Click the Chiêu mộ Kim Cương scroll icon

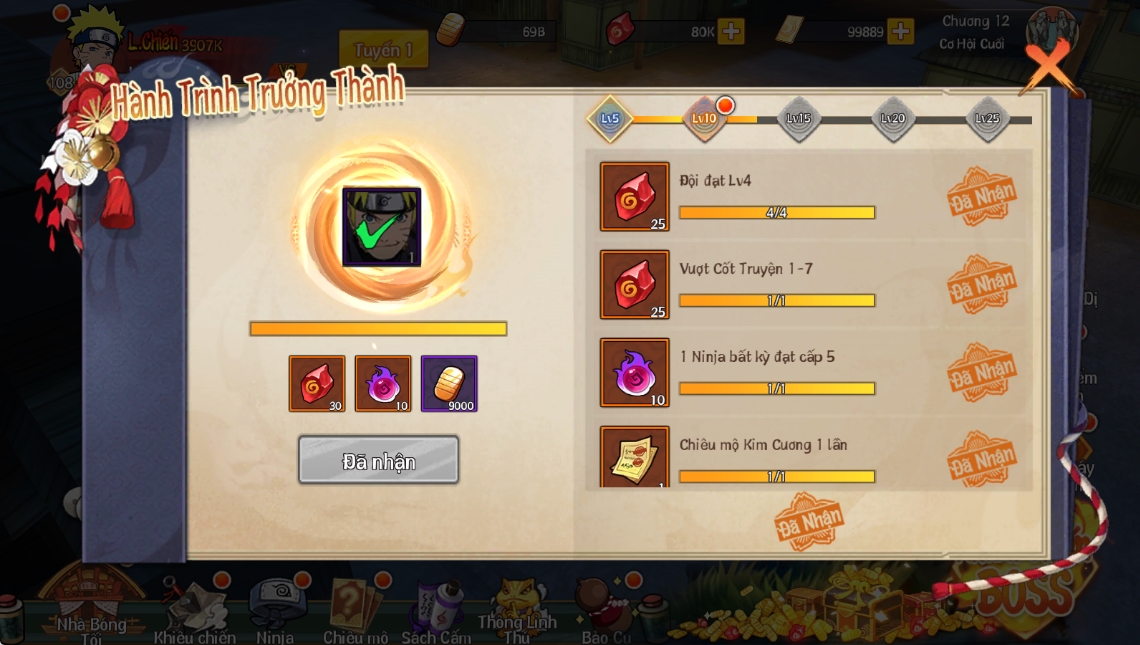point(635,458)
